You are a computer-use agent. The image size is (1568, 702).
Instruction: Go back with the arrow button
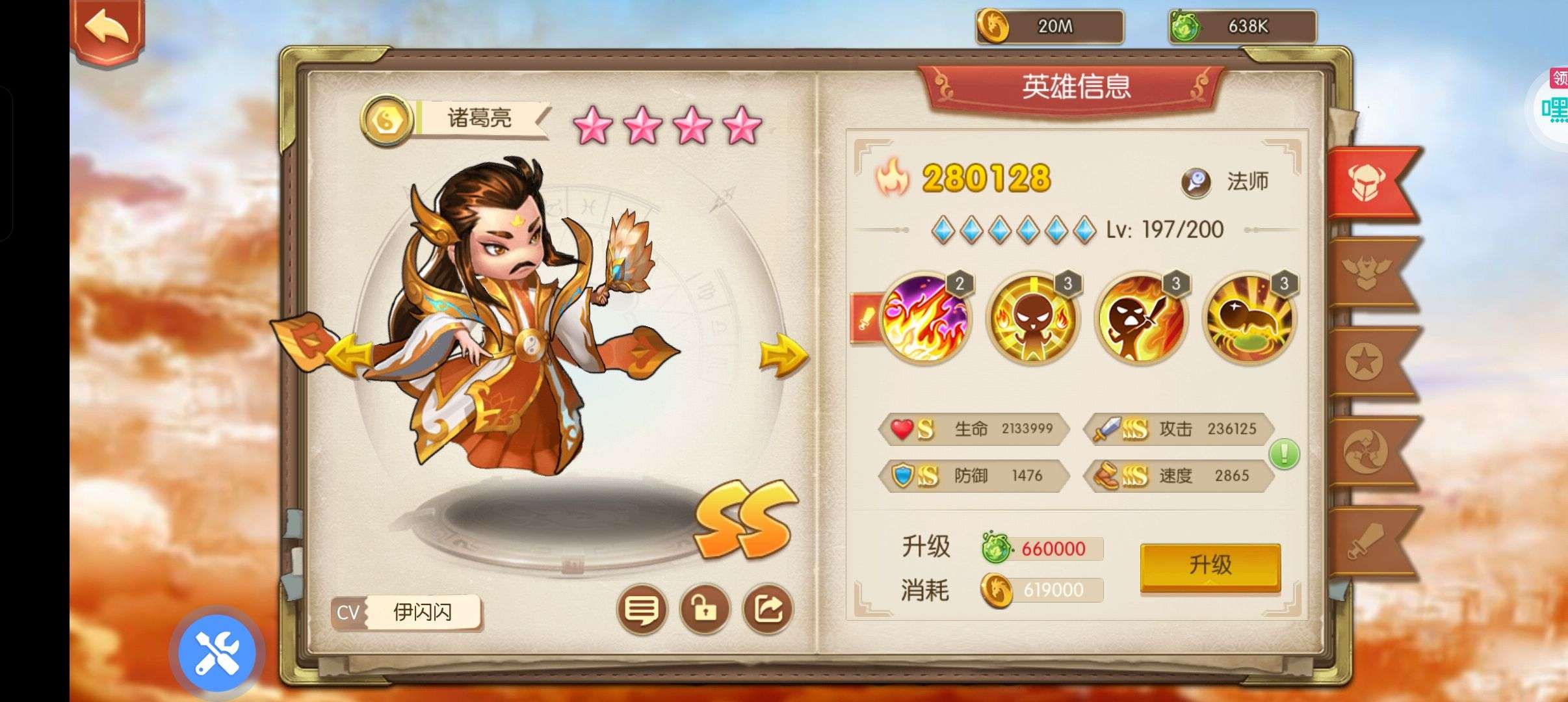point(107,29)
